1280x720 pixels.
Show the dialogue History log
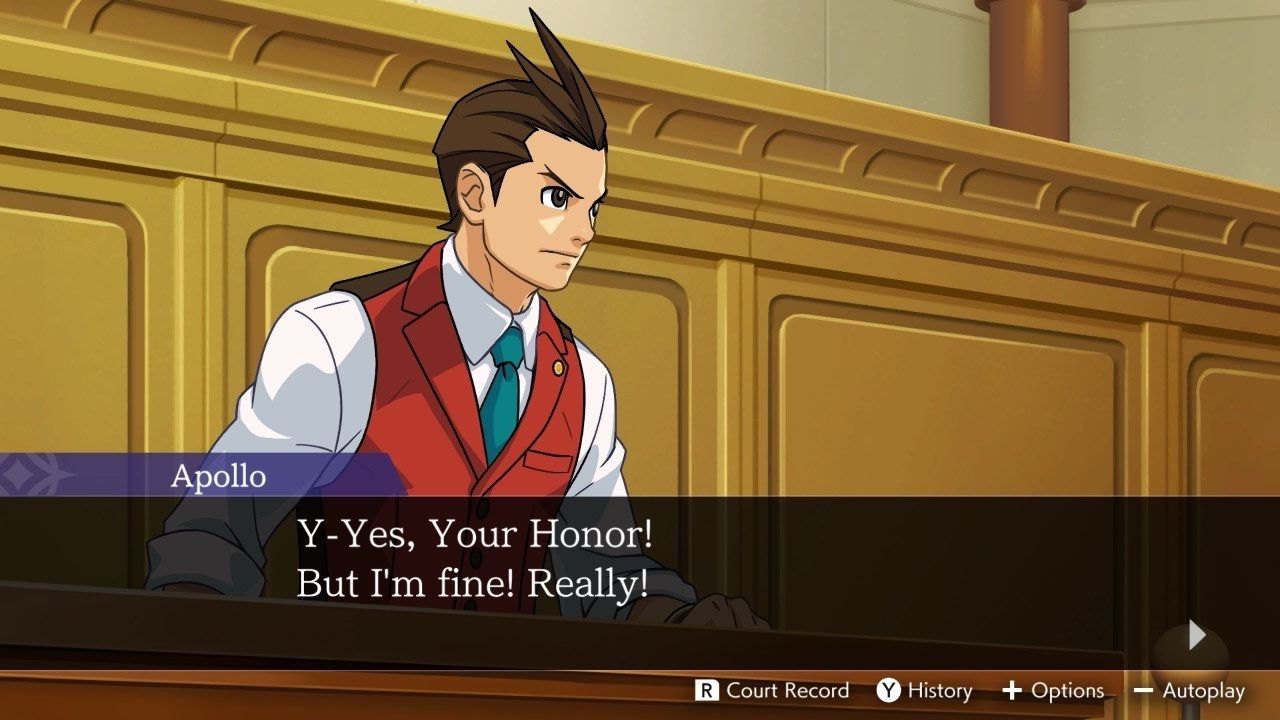pyautogui.click(x=924, y=690)
